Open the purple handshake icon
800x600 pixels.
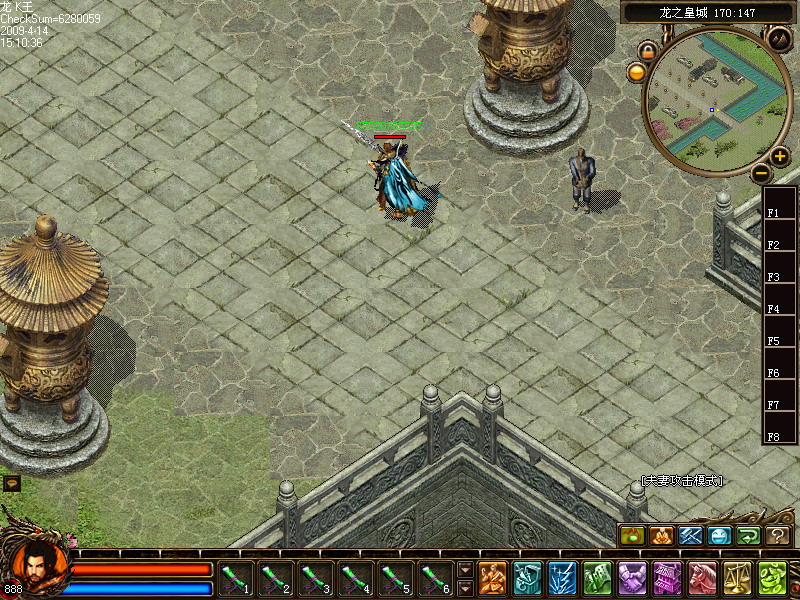632,578
